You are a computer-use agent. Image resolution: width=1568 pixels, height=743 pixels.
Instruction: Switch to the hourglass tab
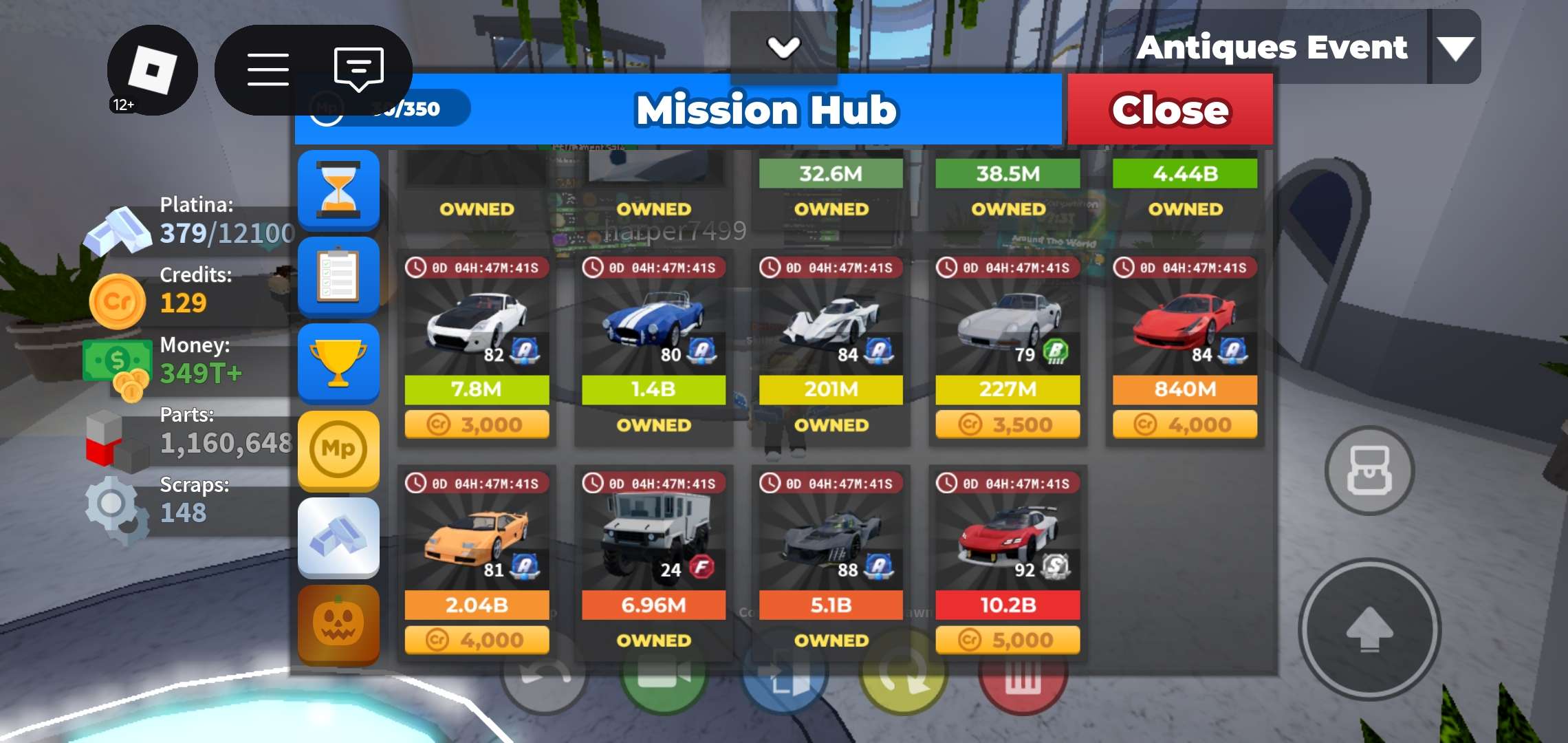tap(338, 190)
